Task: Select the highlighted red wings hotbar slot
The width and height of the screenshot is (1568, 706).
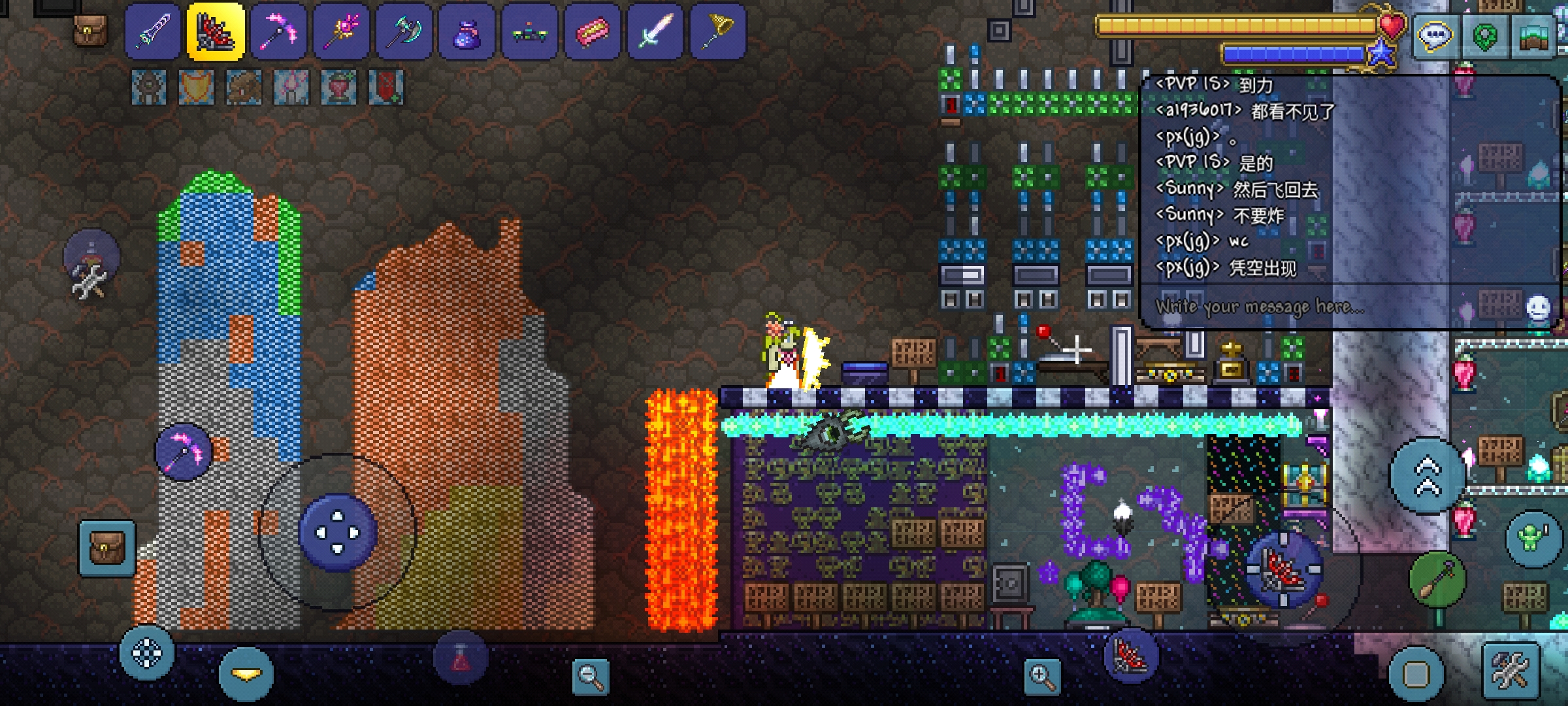Action: coord(216,31)
